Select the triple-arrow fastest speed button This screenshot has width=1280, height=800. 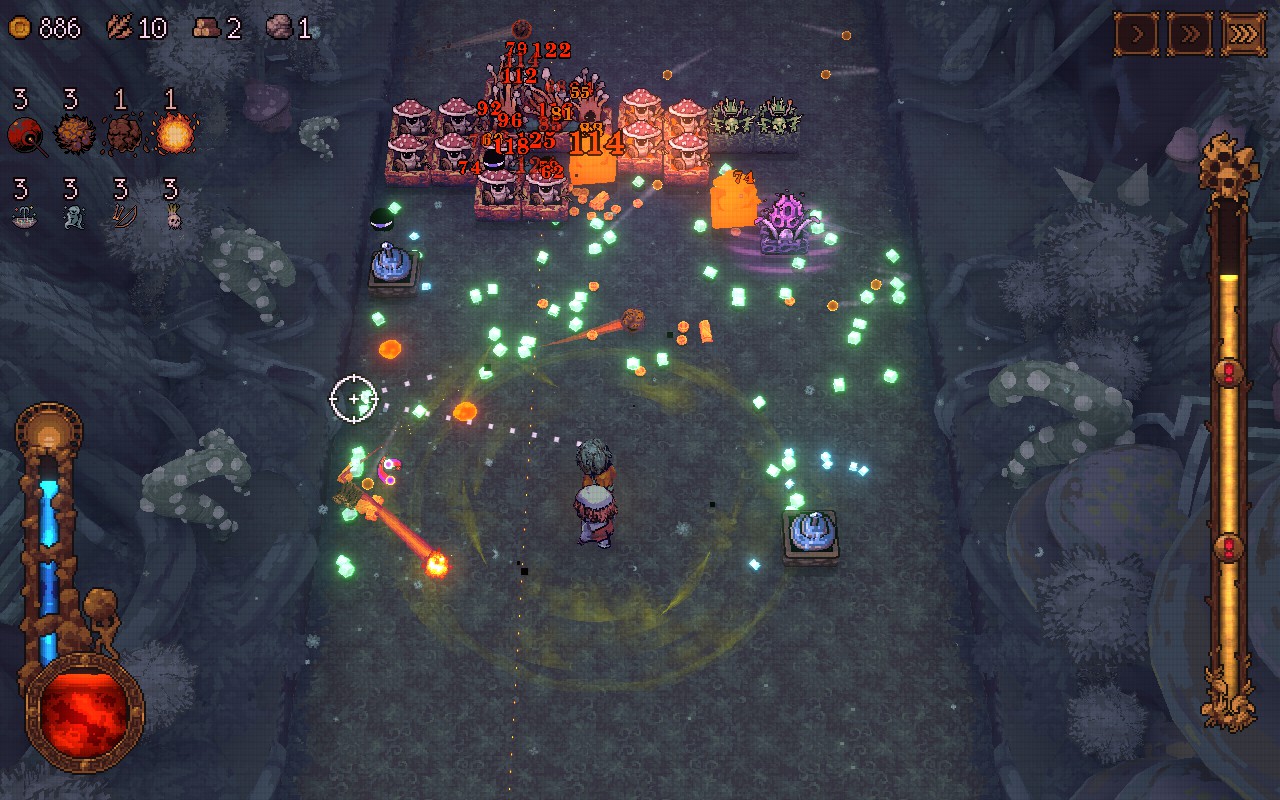tap(1243, 35)
